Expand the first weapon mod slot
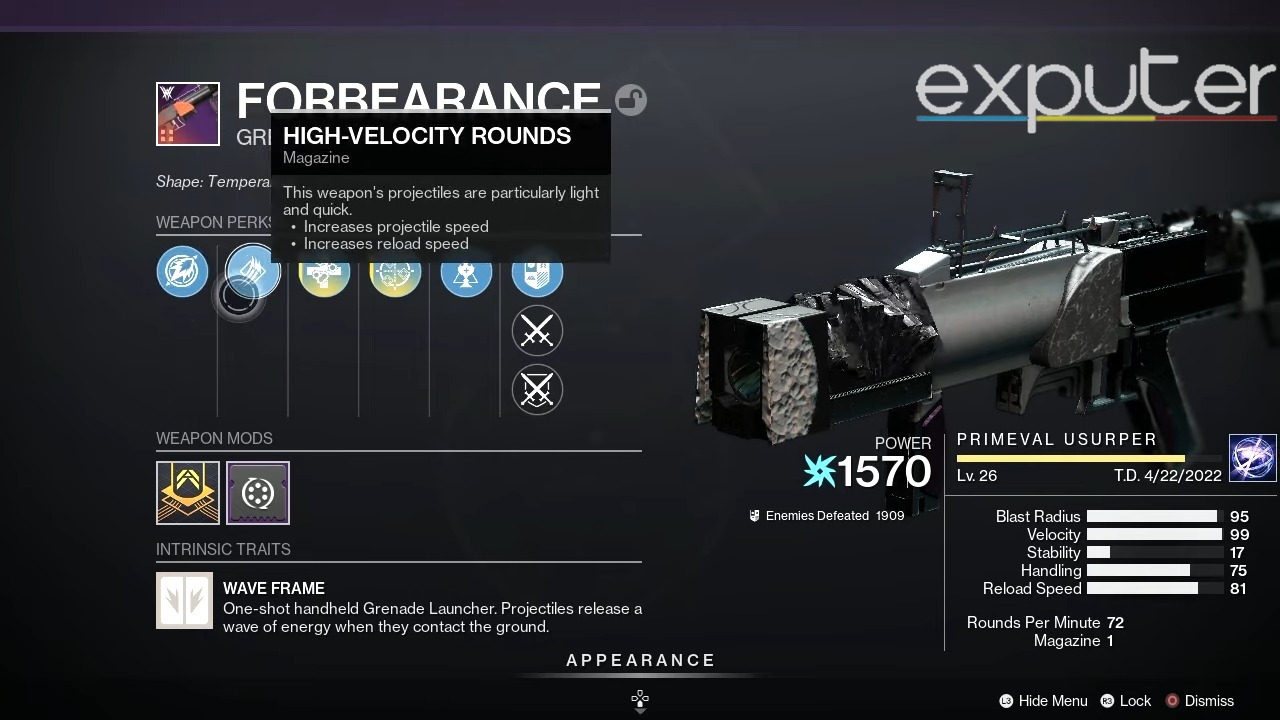 (x=187, y=492)
